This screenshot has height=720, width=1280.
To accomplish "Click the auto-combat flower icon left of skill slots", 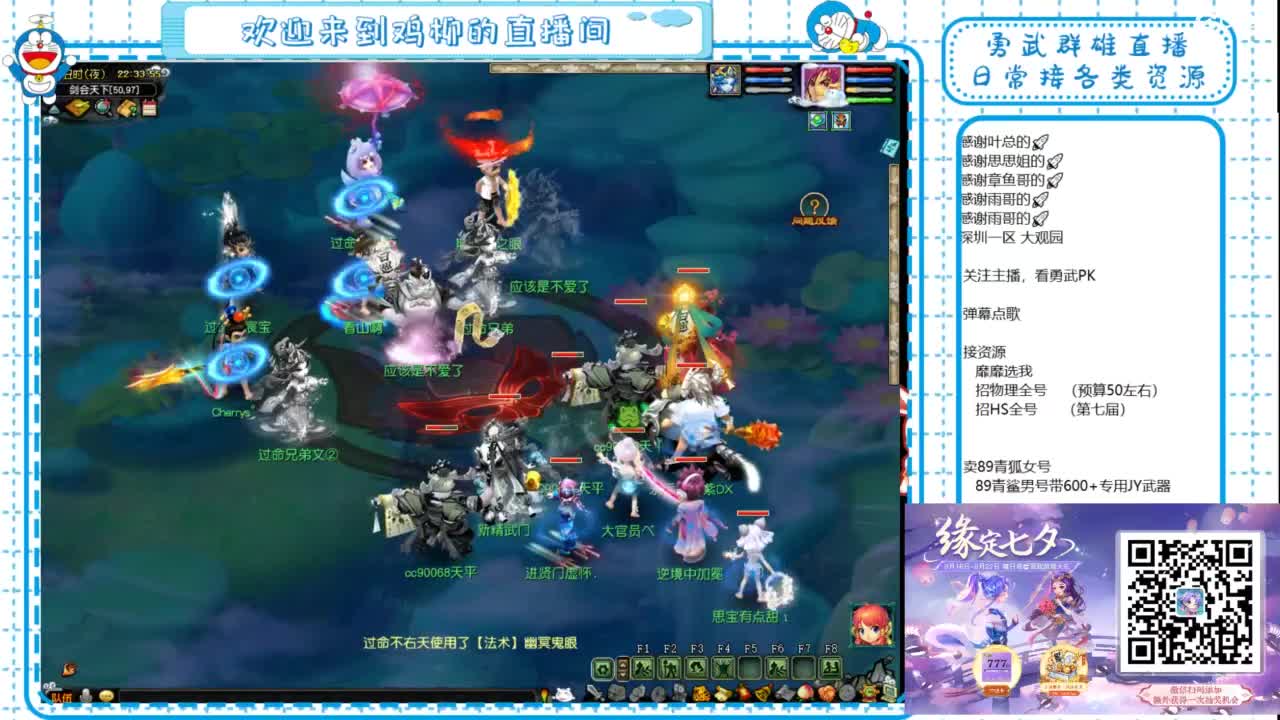I will pyautogui.click(x=601, y=668).
